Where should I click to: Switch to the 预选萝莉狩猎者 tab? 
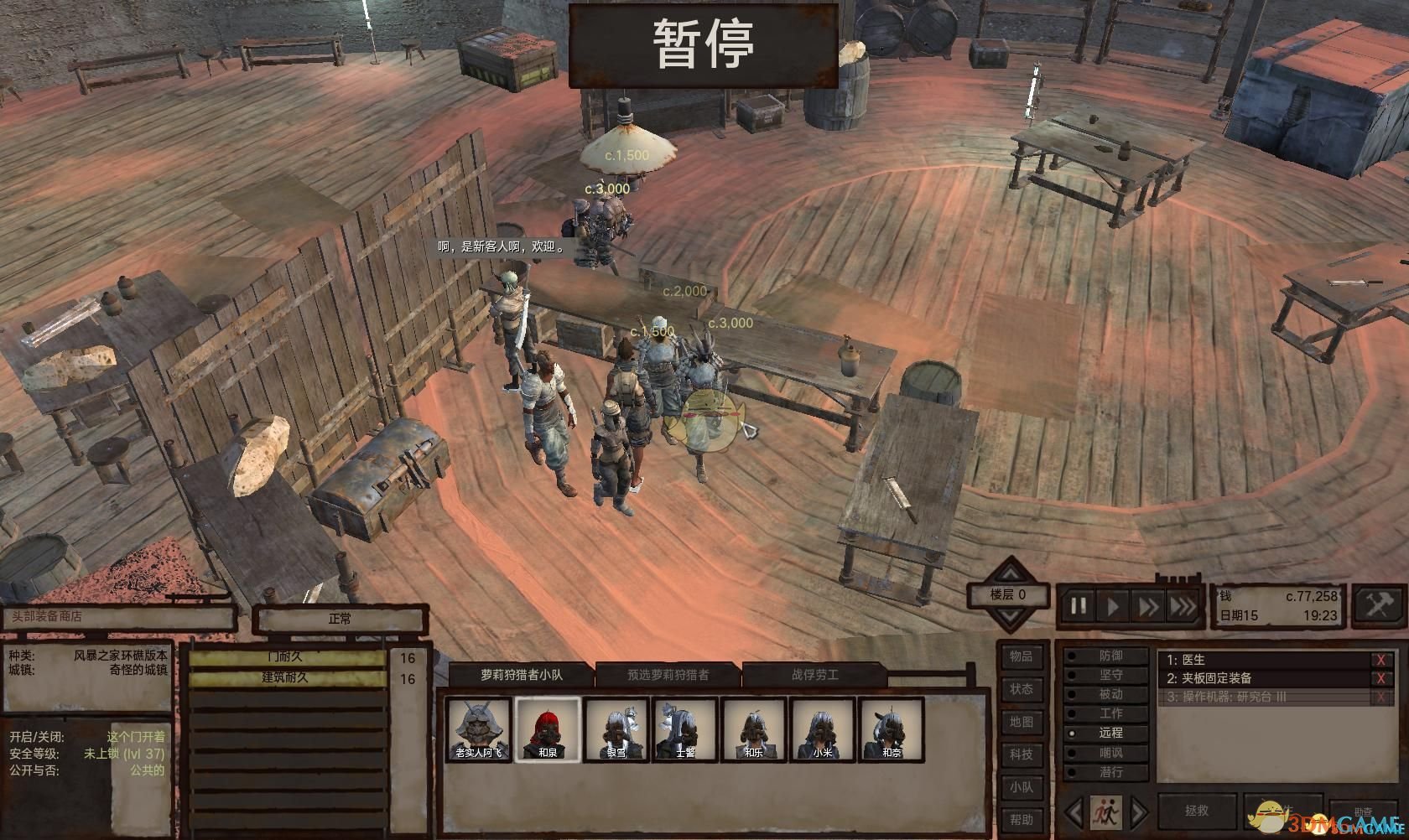[671, 675]
